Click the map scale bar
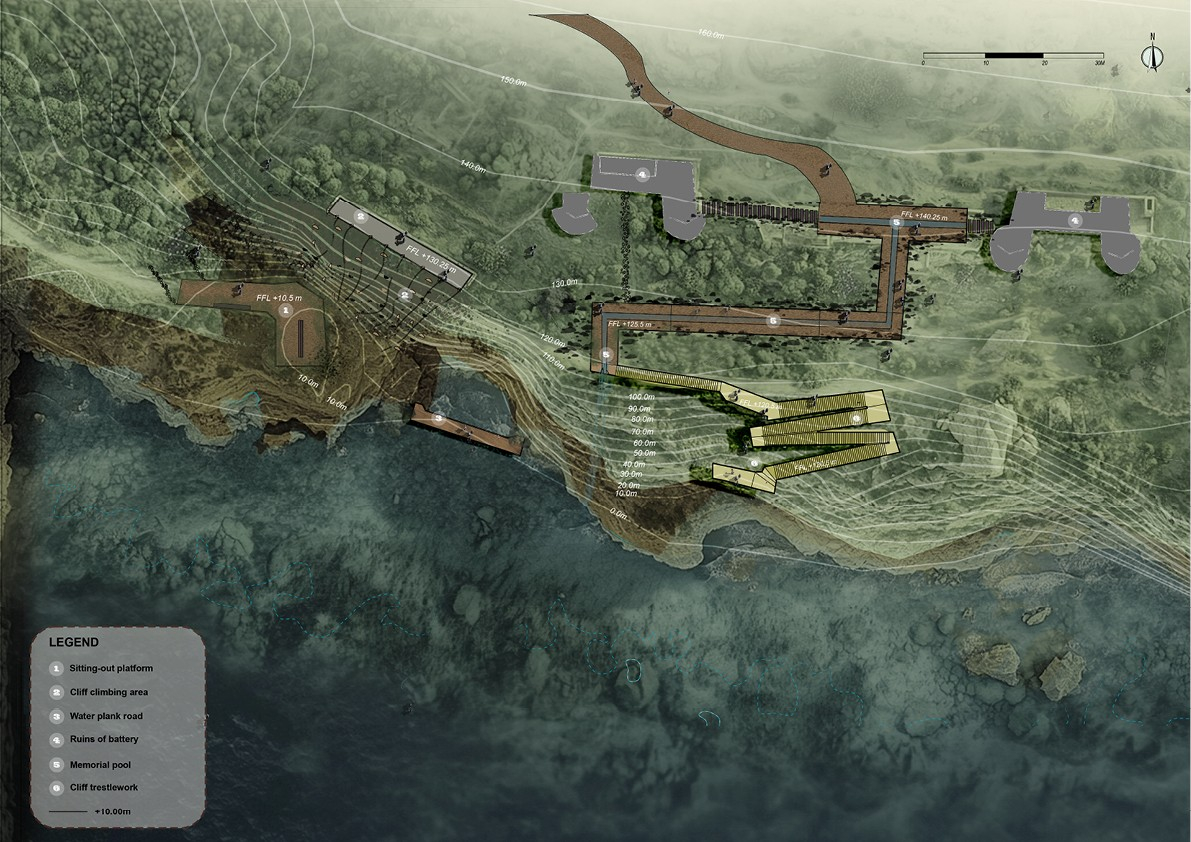The height and width of the screenshot is (842, 1191). 1013,55
